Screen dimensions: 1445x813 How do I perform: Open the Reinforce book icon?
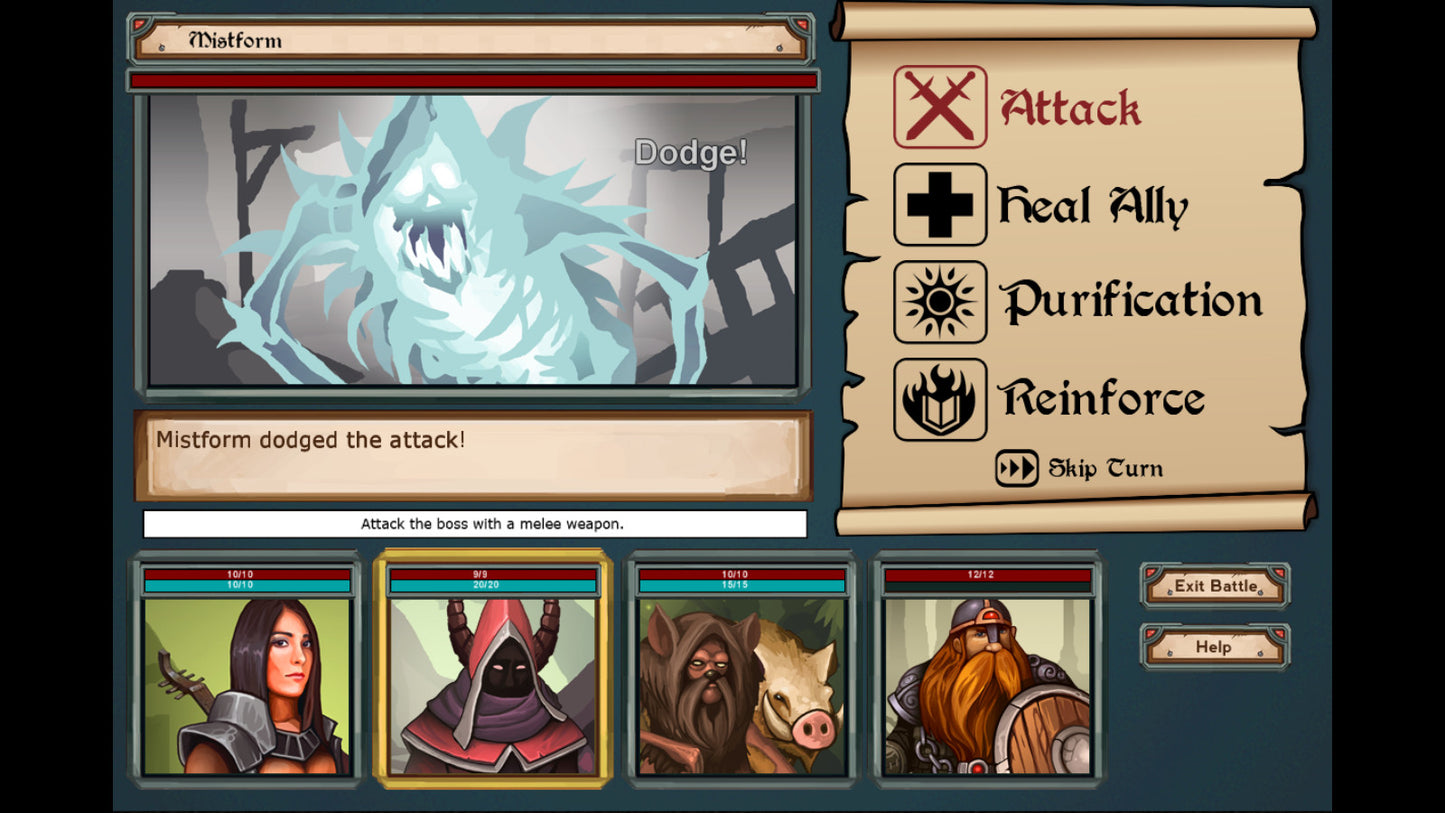click(939, 397)
